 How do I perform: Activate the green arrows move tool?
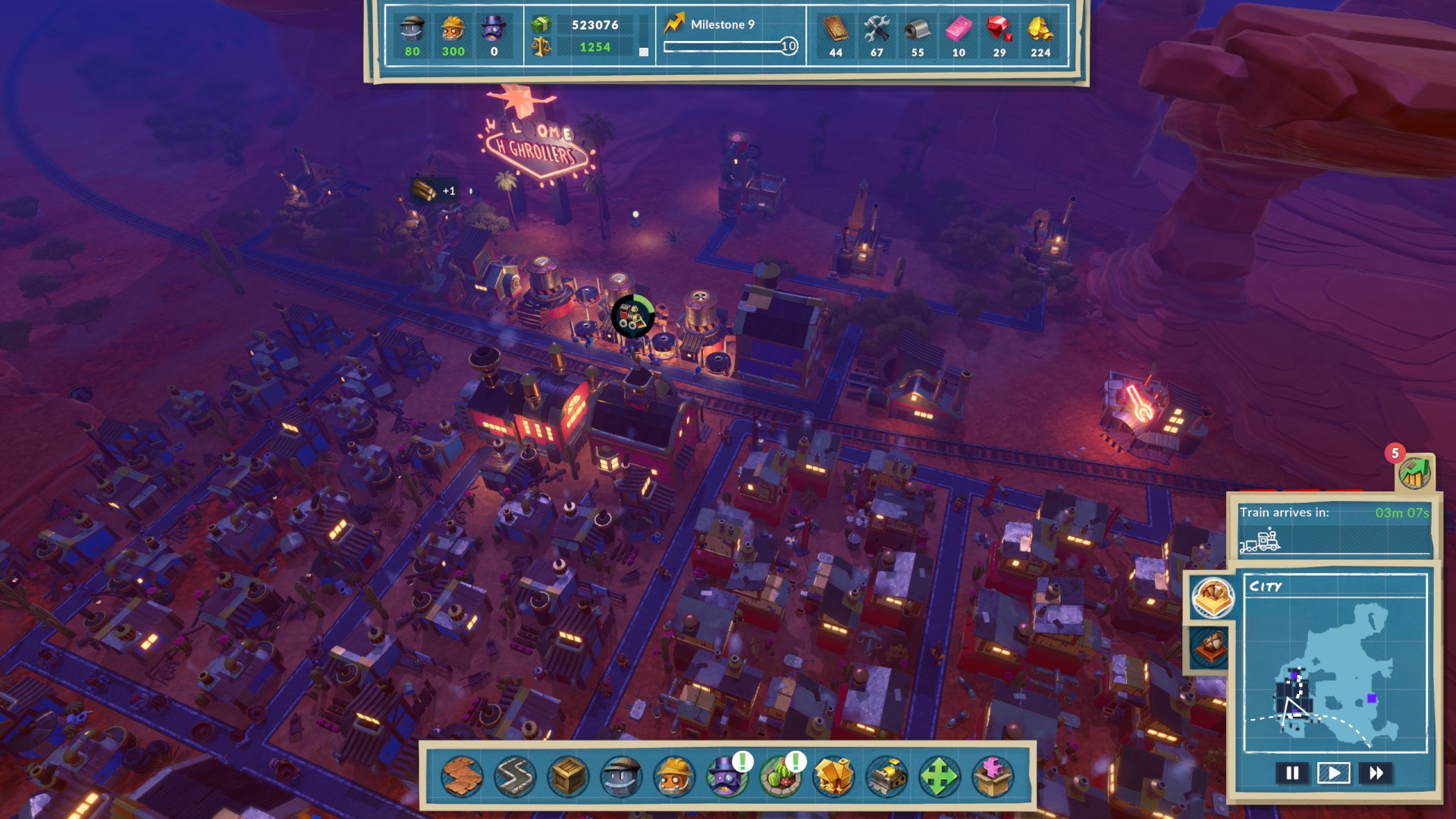pos(939,776)
